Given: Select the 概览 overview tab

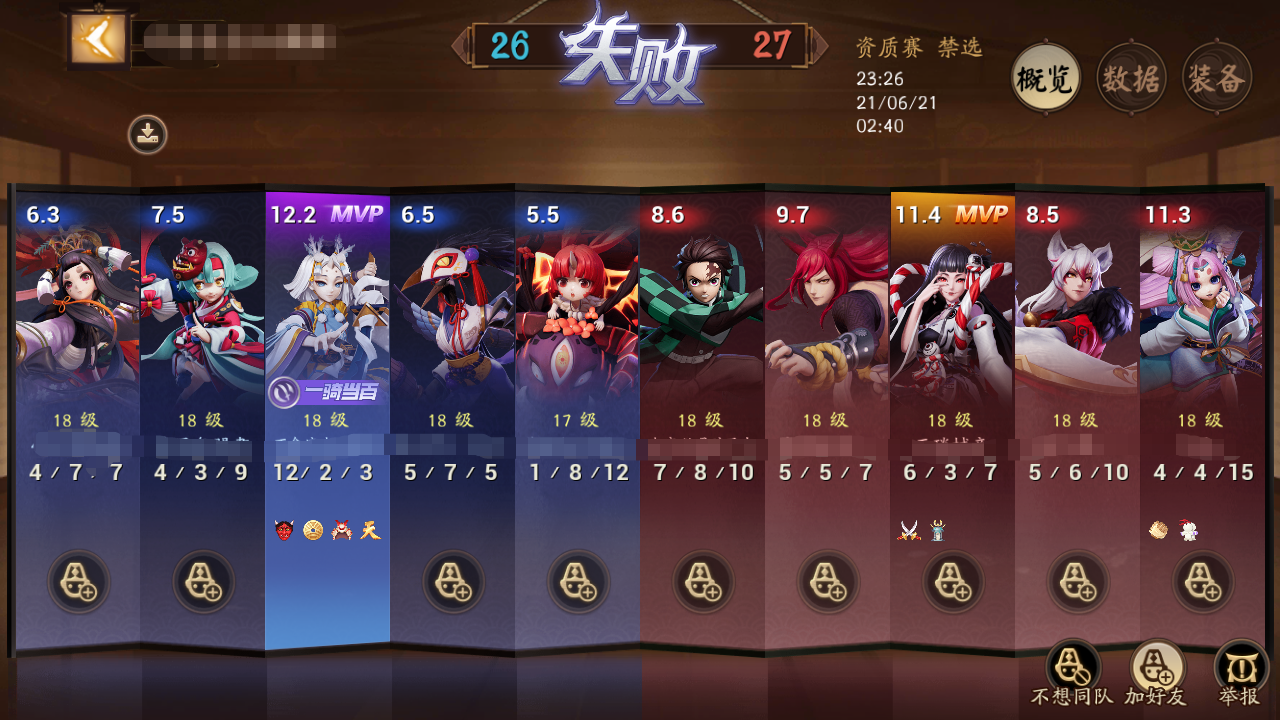Looking at the screenshot, I should tap(1044, 77).
